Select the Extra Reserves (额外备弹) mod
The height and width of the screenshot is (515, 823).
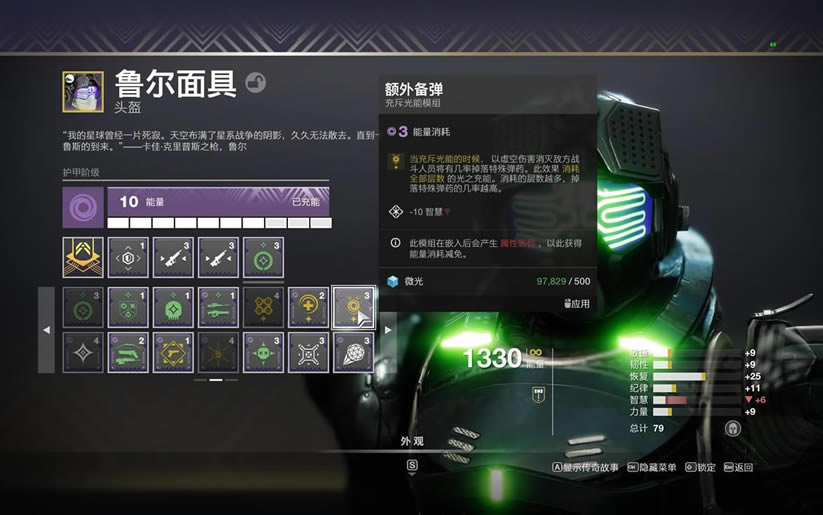(353, 307)
